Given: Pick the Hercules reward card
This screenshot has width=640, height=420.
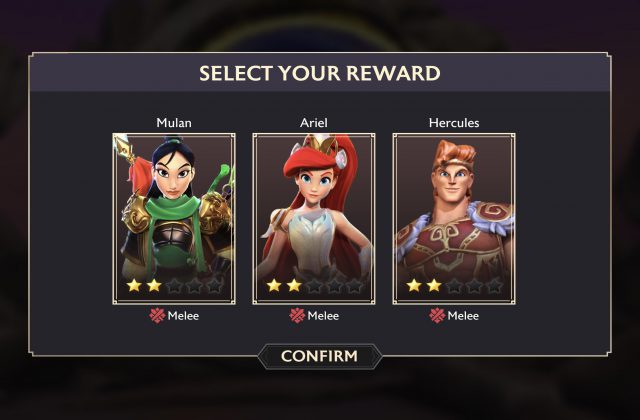Looking at the screenshot, I should (x=454, y=218).
